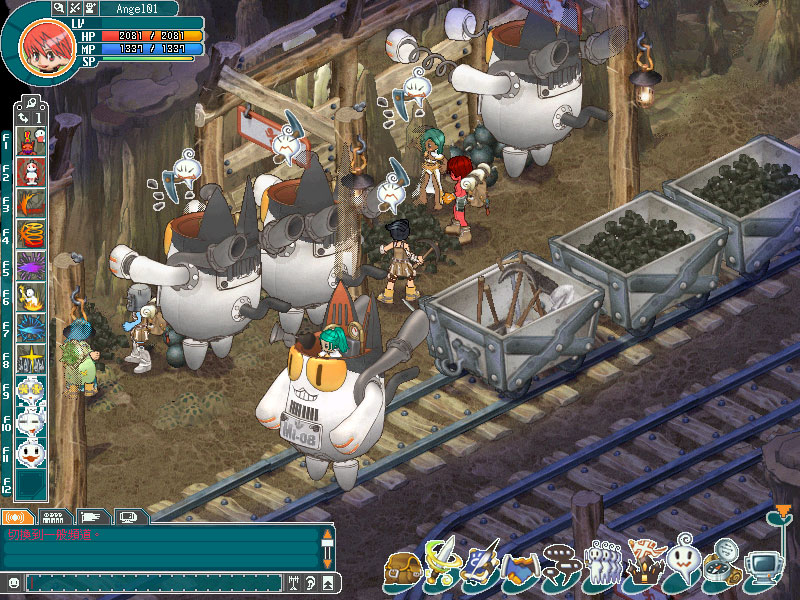Activate the F4 orange spiral skill

[x=31, y=235]
